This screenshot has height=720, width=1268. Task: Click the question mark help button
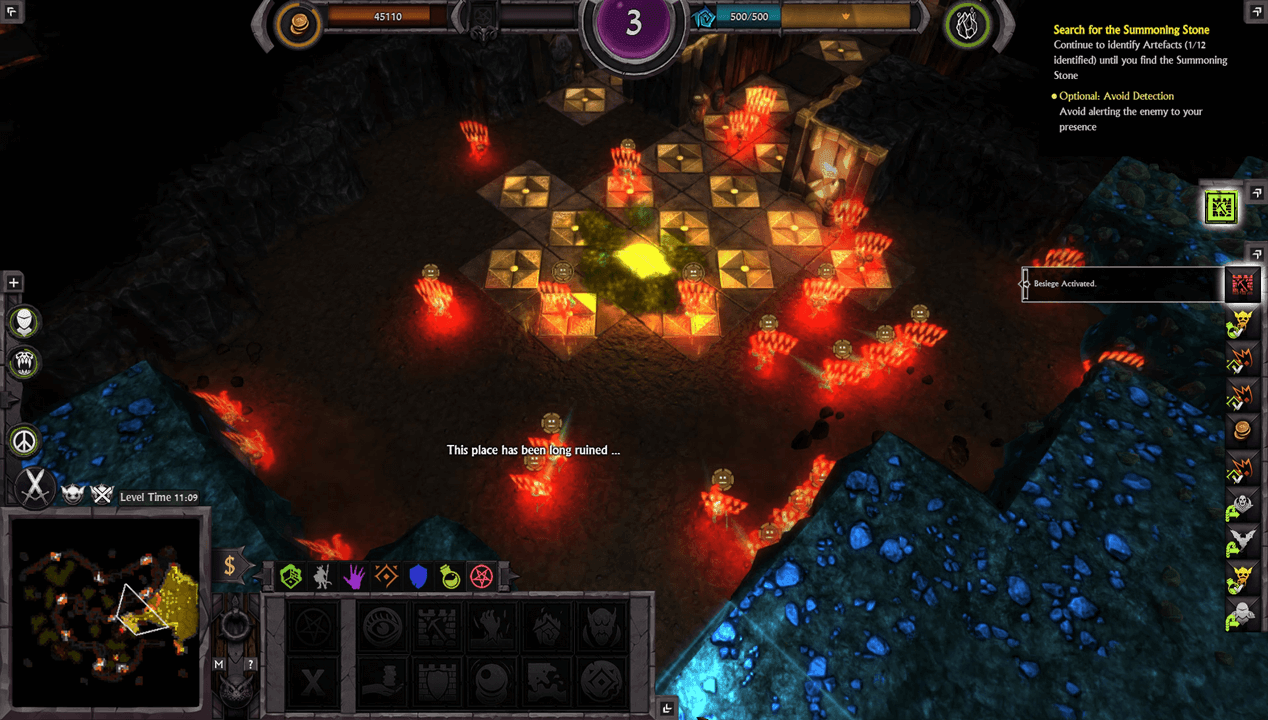tap(251, 663)
